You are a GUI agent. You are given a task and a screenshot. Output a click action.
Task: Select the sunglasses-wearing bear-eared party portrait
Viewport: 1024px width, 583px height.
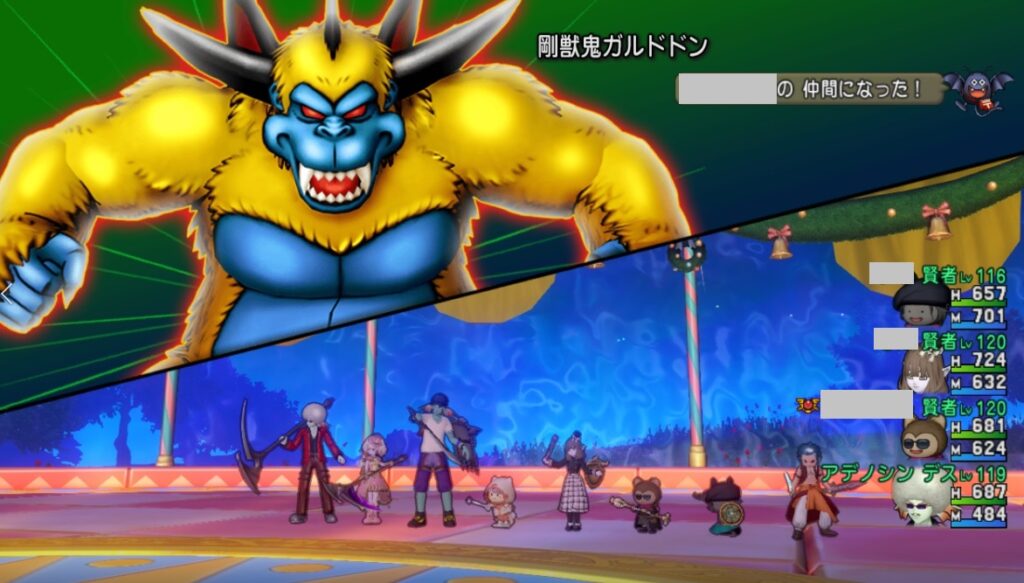pos(923,437)
